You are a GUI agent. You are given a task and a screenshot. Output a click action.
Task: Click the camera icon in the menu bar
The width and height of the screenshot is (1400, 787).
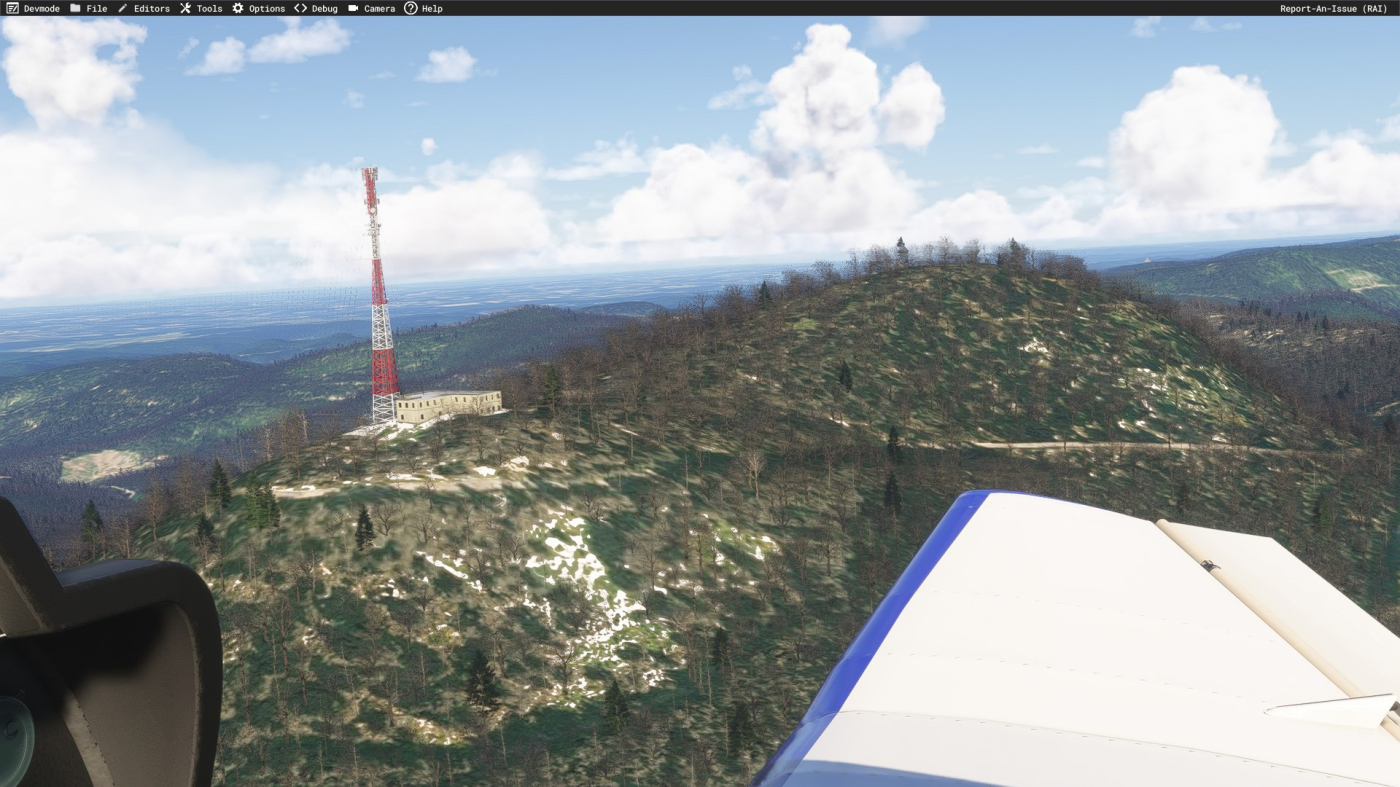click(352, 8)
